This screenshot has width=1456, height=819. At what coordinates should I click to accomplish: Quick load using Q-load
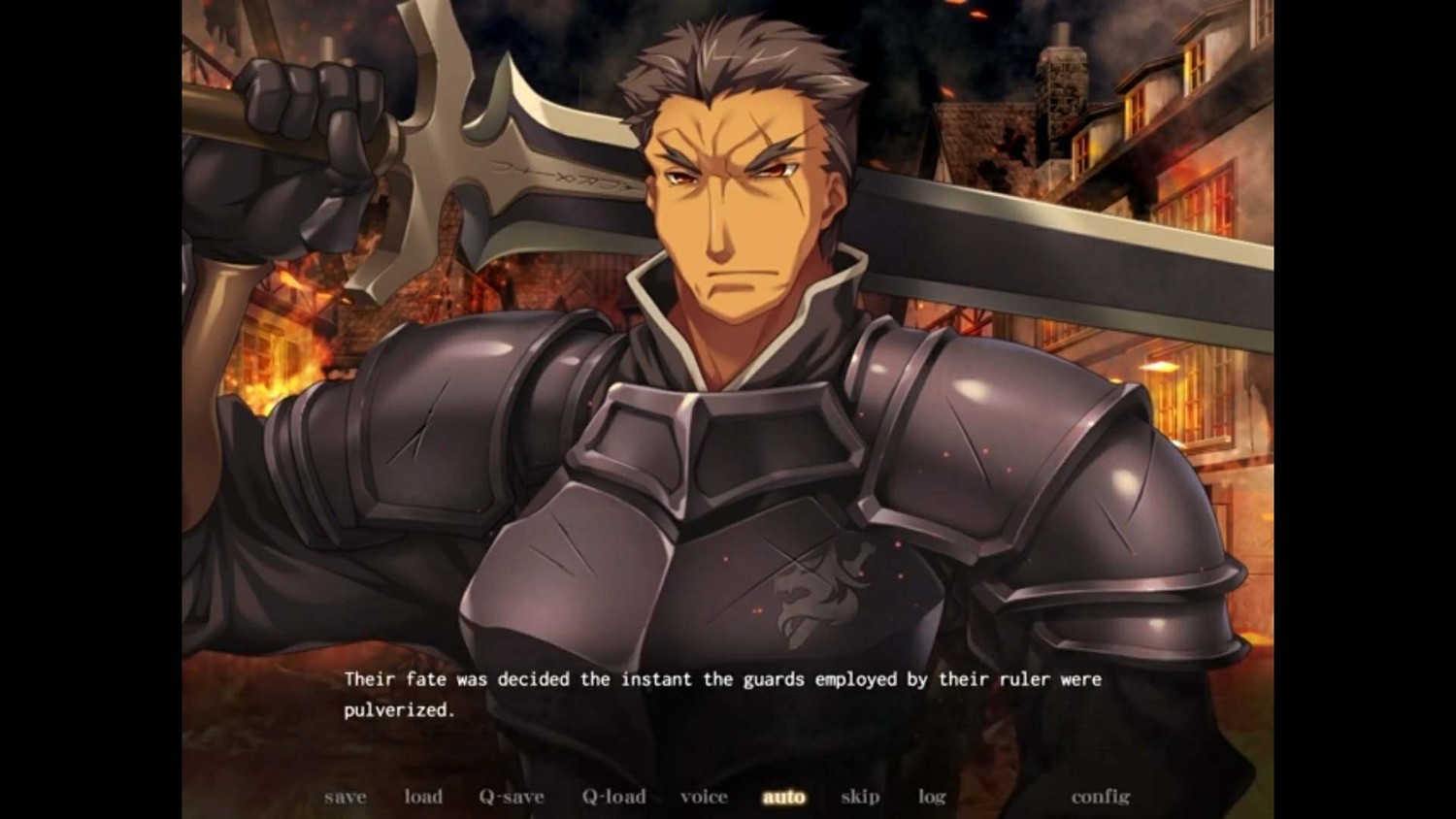(x=613, y=797)
